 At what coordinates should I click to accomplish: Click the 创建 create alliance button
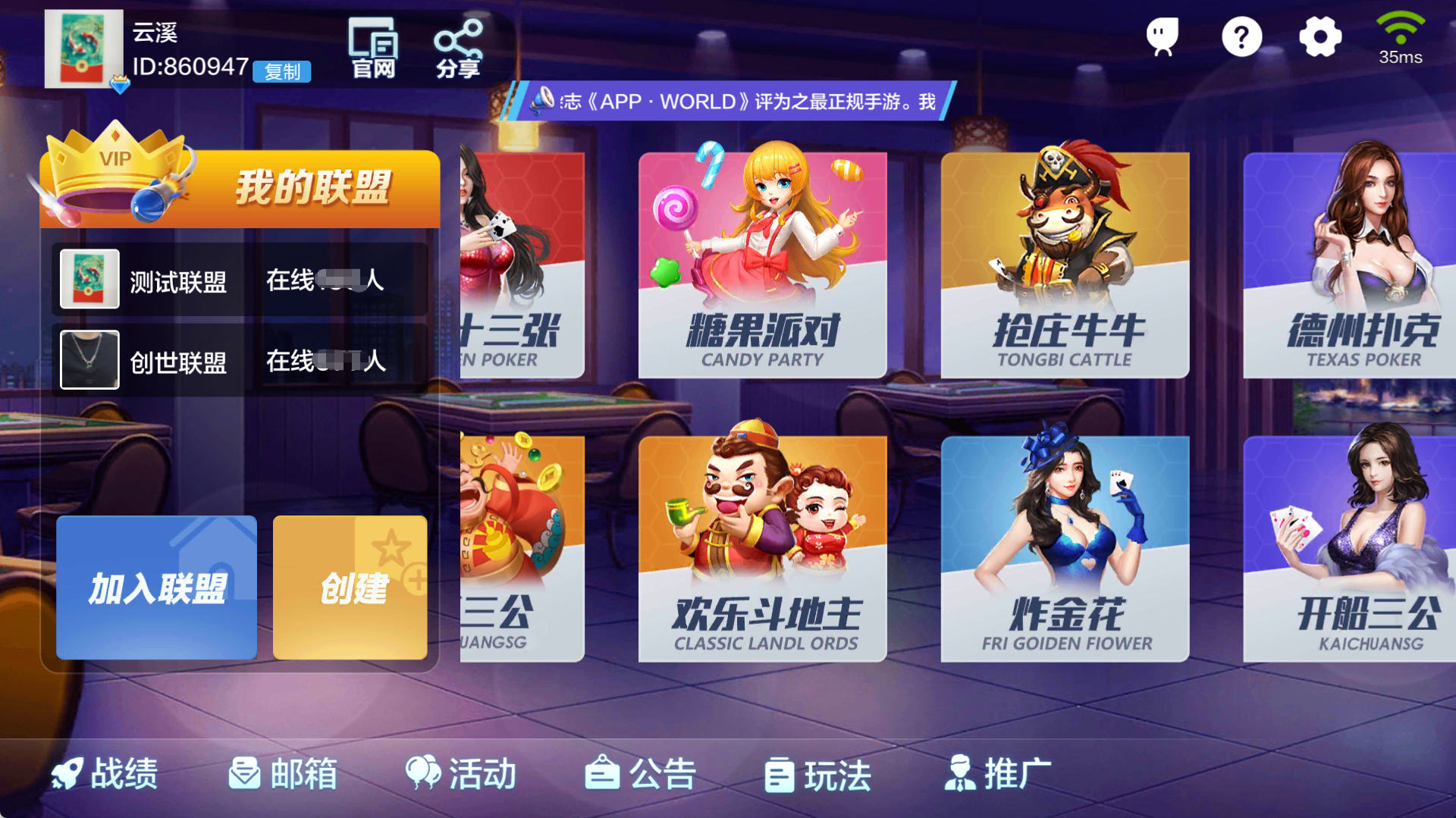coord(351,588)
